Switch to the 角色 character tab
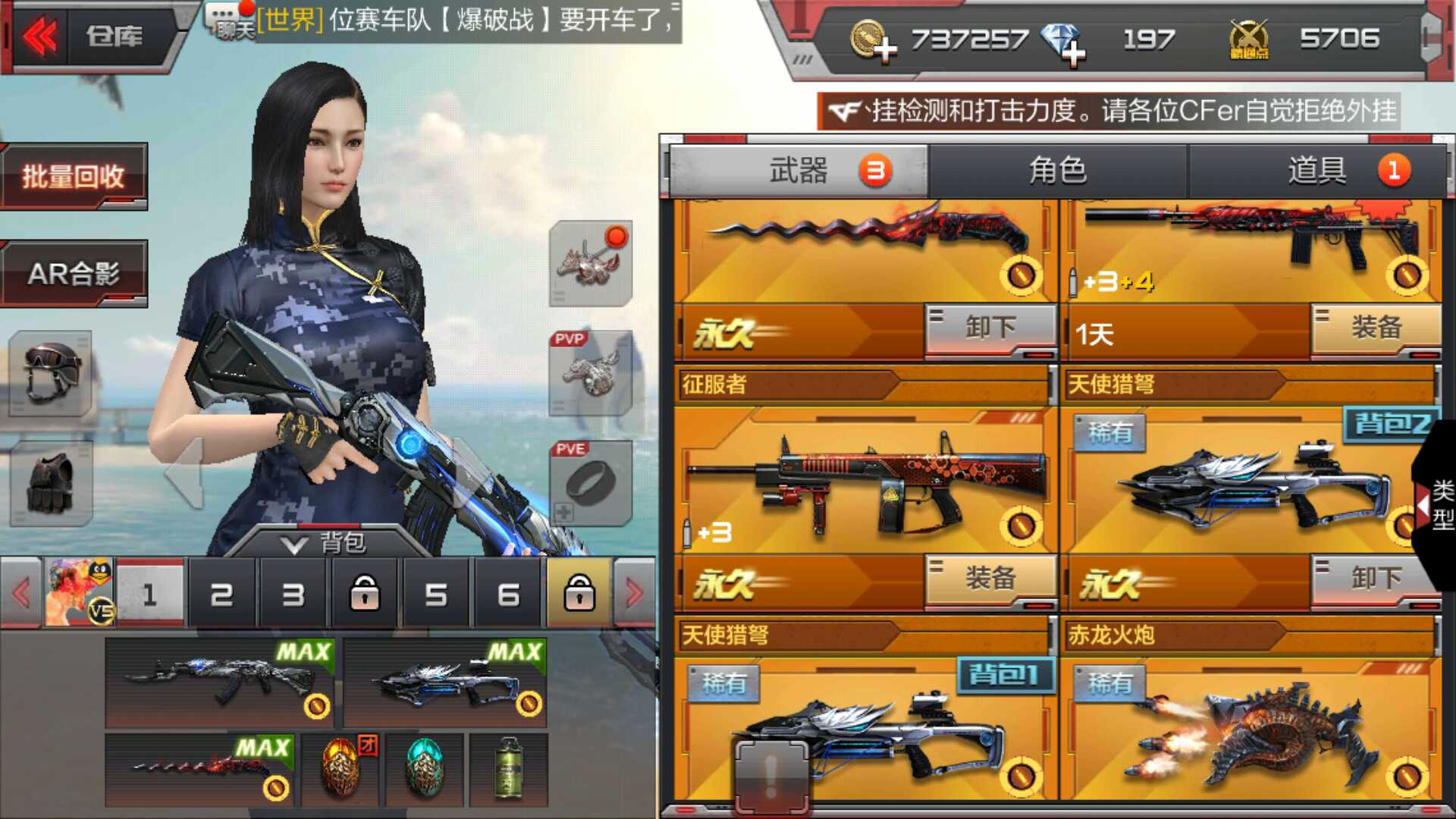Image resolution: width=1456 pixels, height=819 pixels. point(1057,171)
